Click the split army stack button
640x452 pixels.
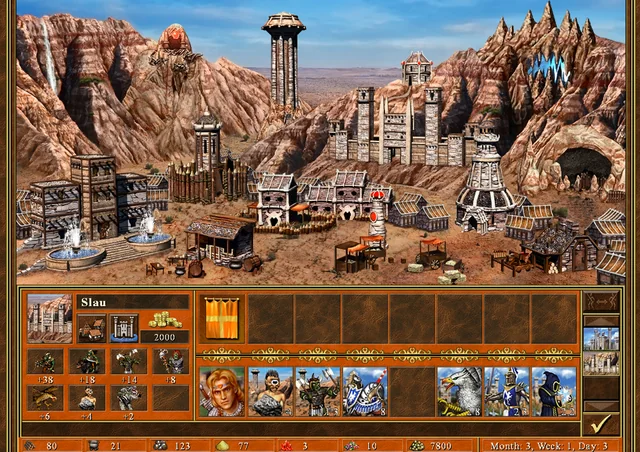601,301
